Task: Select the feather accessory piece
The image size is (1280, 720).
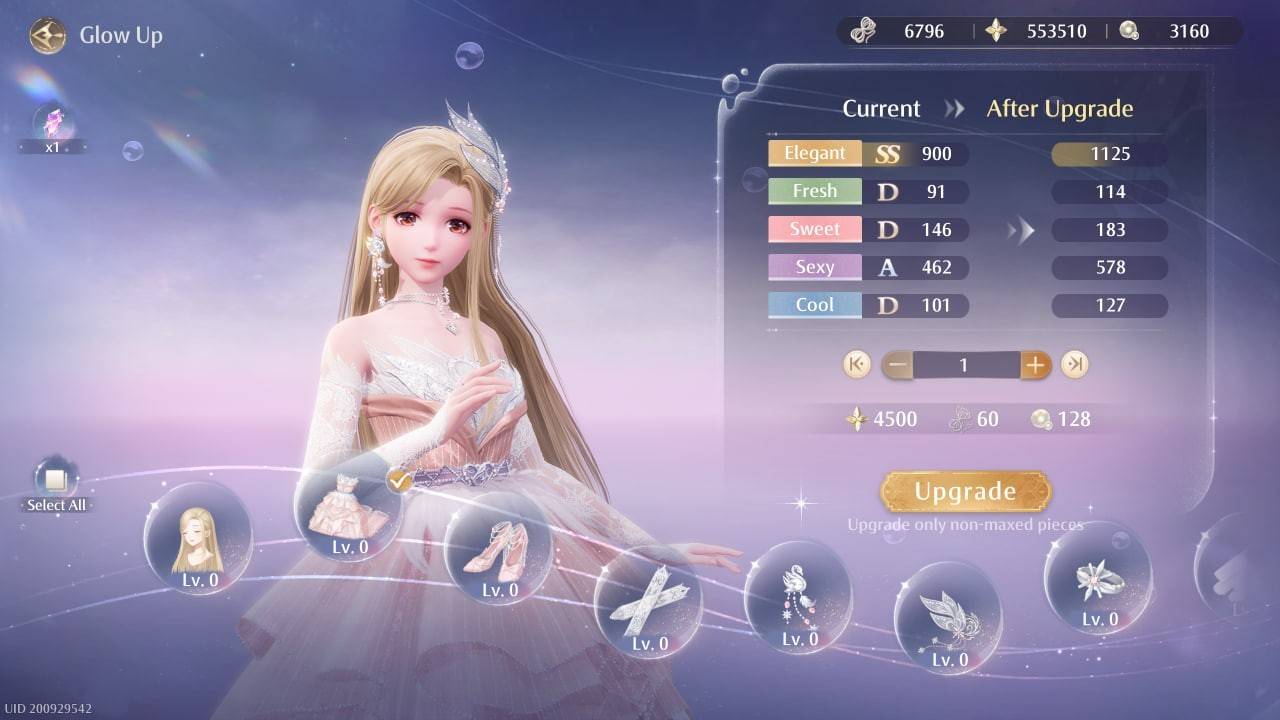Action: tap(947, 620)
